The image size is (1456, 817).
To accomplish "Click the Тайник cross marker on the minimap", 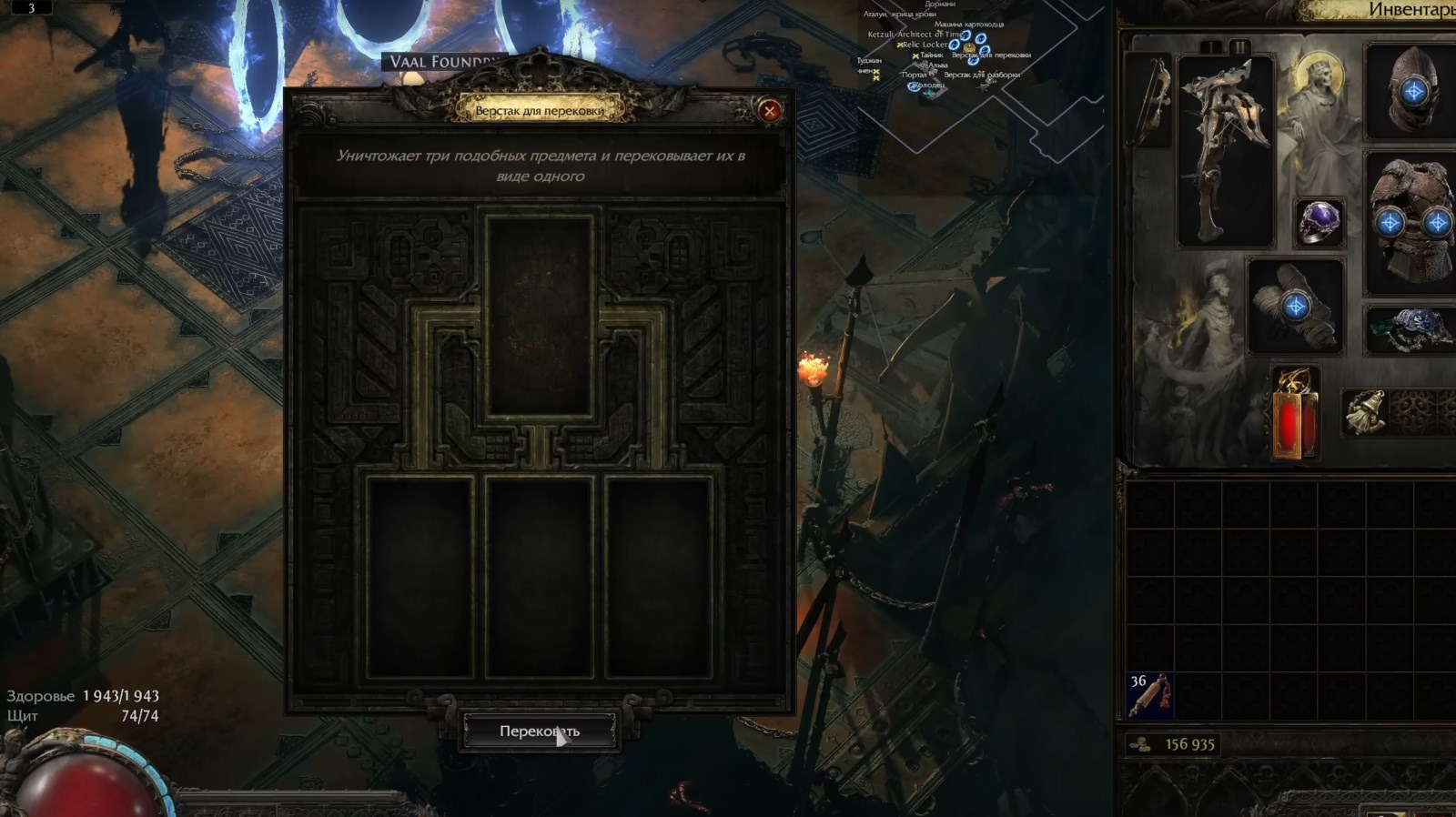I will (915, 56).
